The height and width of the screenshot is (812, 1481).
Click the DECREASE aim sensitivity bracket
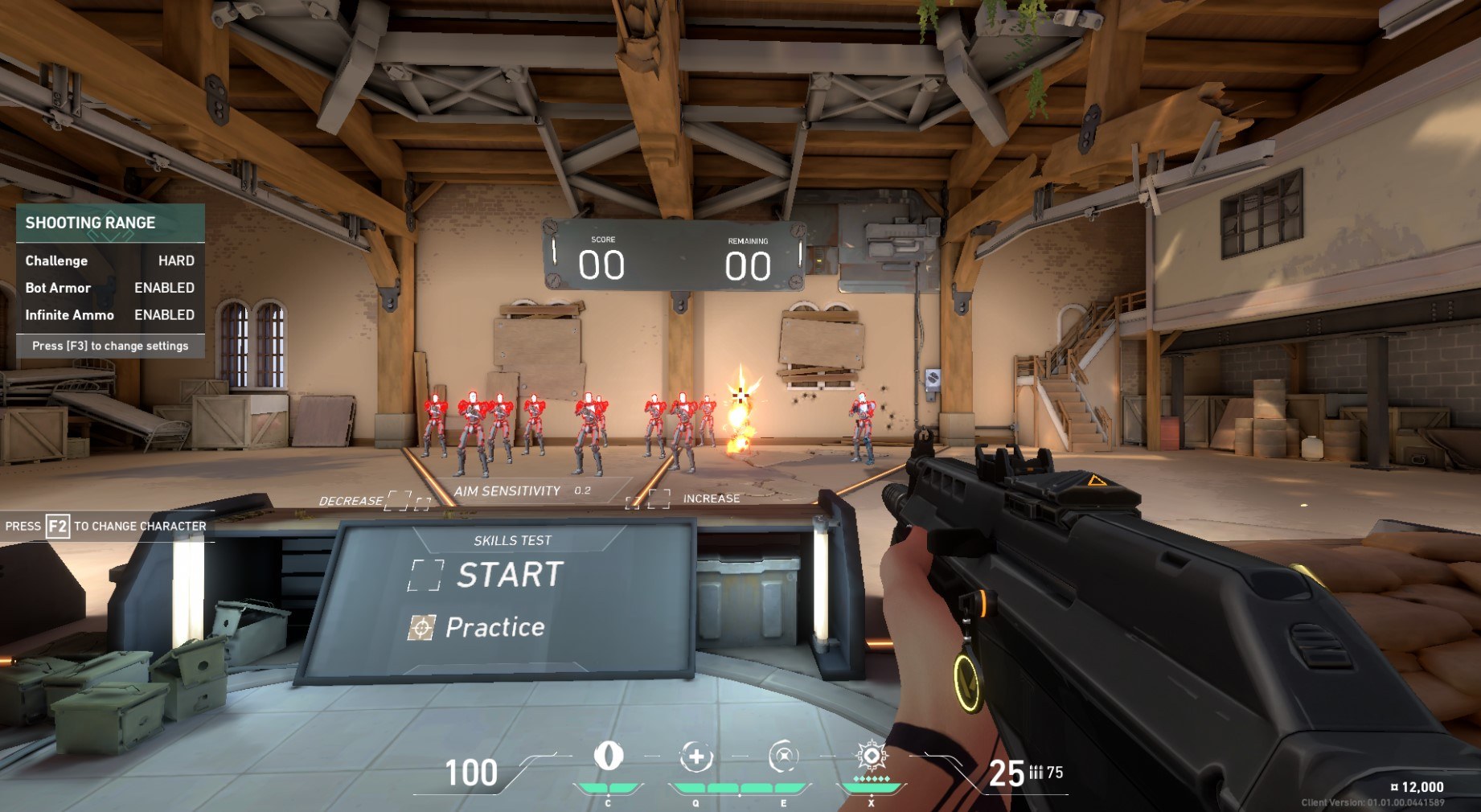pos(398,501)
